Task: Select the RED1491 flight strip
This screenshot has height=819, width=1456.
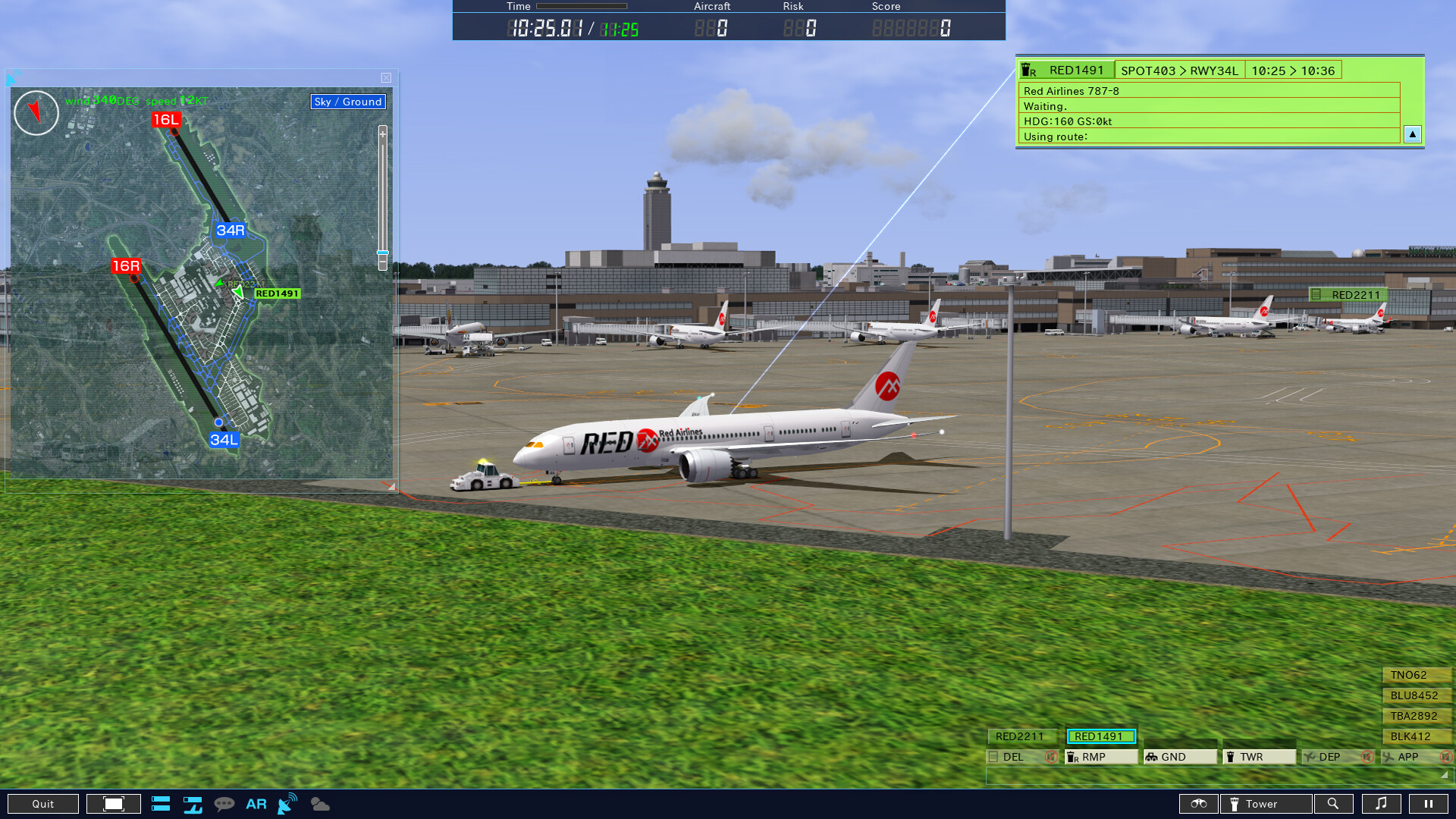Action: click(1100, 736)
